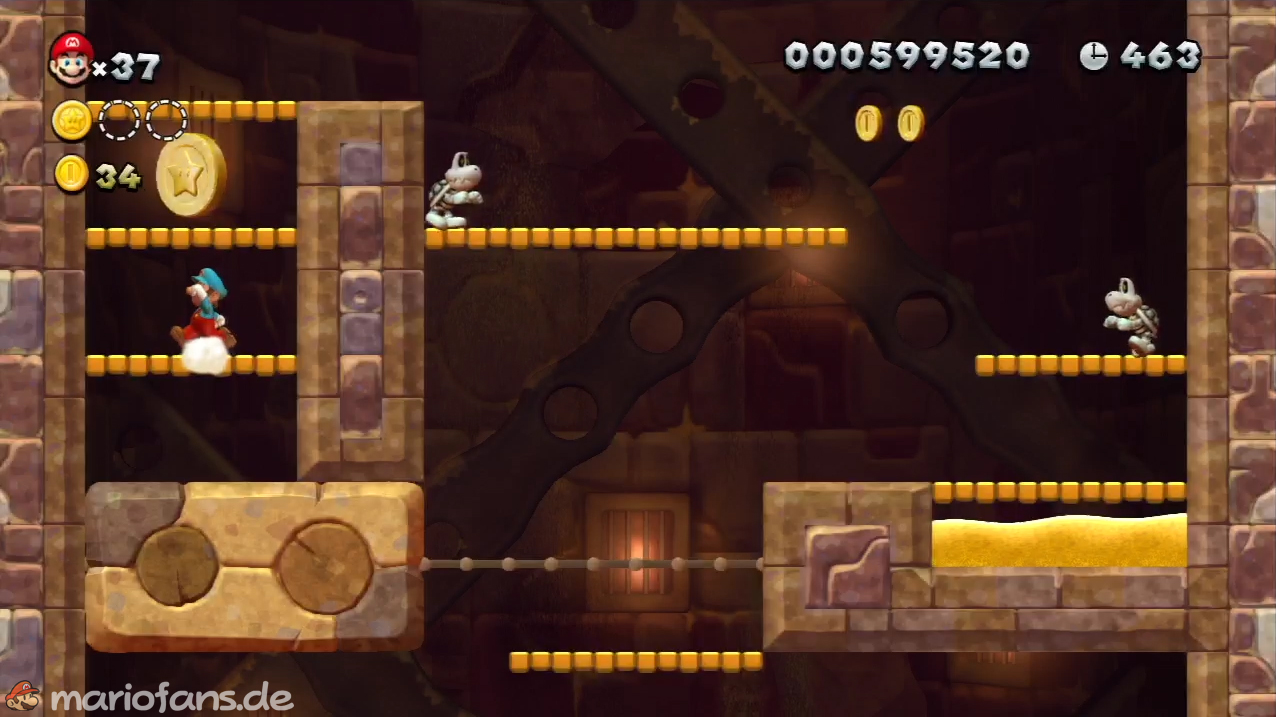This screenshot has height=717, width=1276.
Task: Click the gold coin counter icon
Action: click(x=71, y=174)
